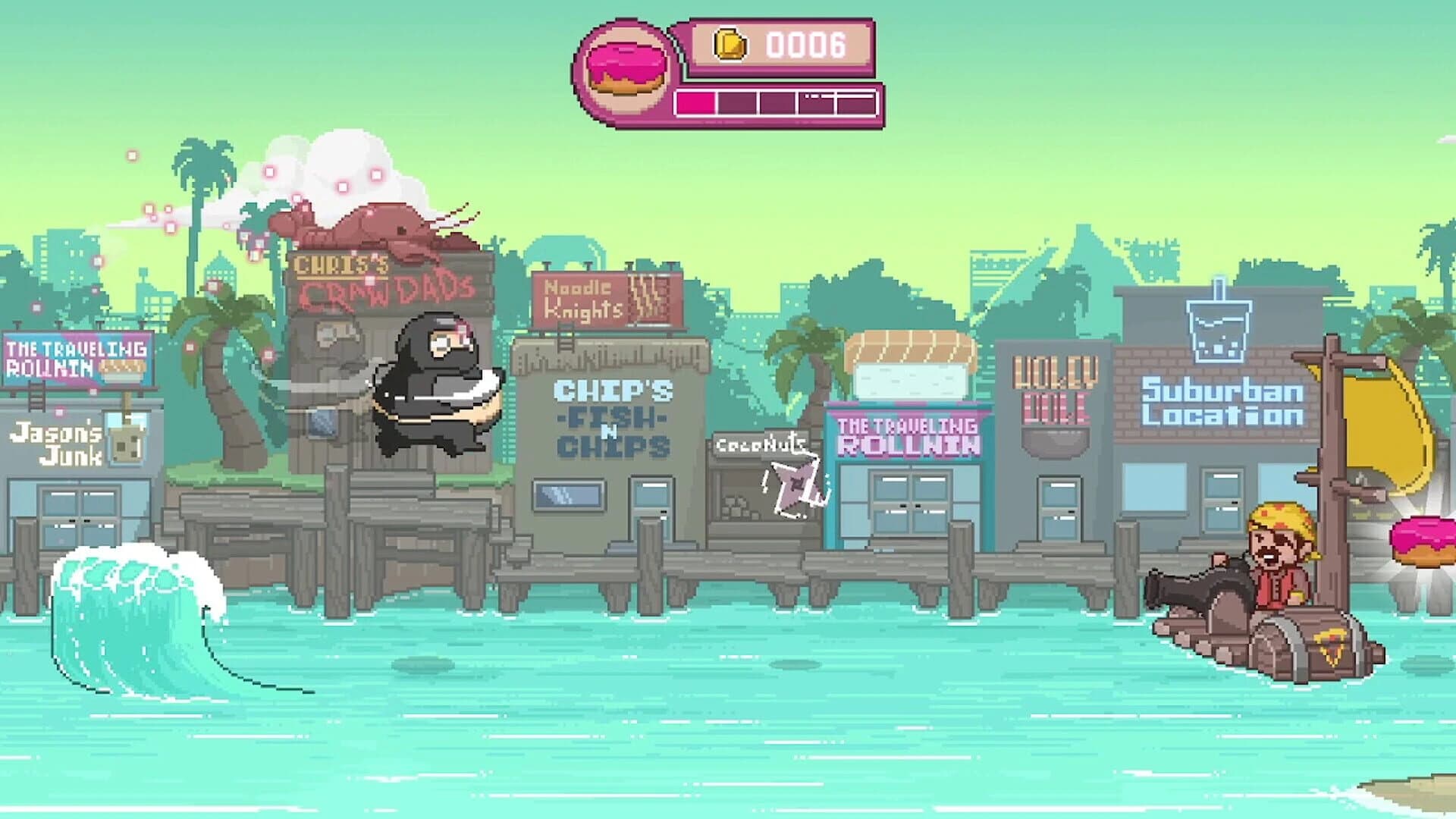This screenshot has width=1456, height=819.
Task: Click the giant lobster atop Chris's Crawdads
Action: click(372, 227)
